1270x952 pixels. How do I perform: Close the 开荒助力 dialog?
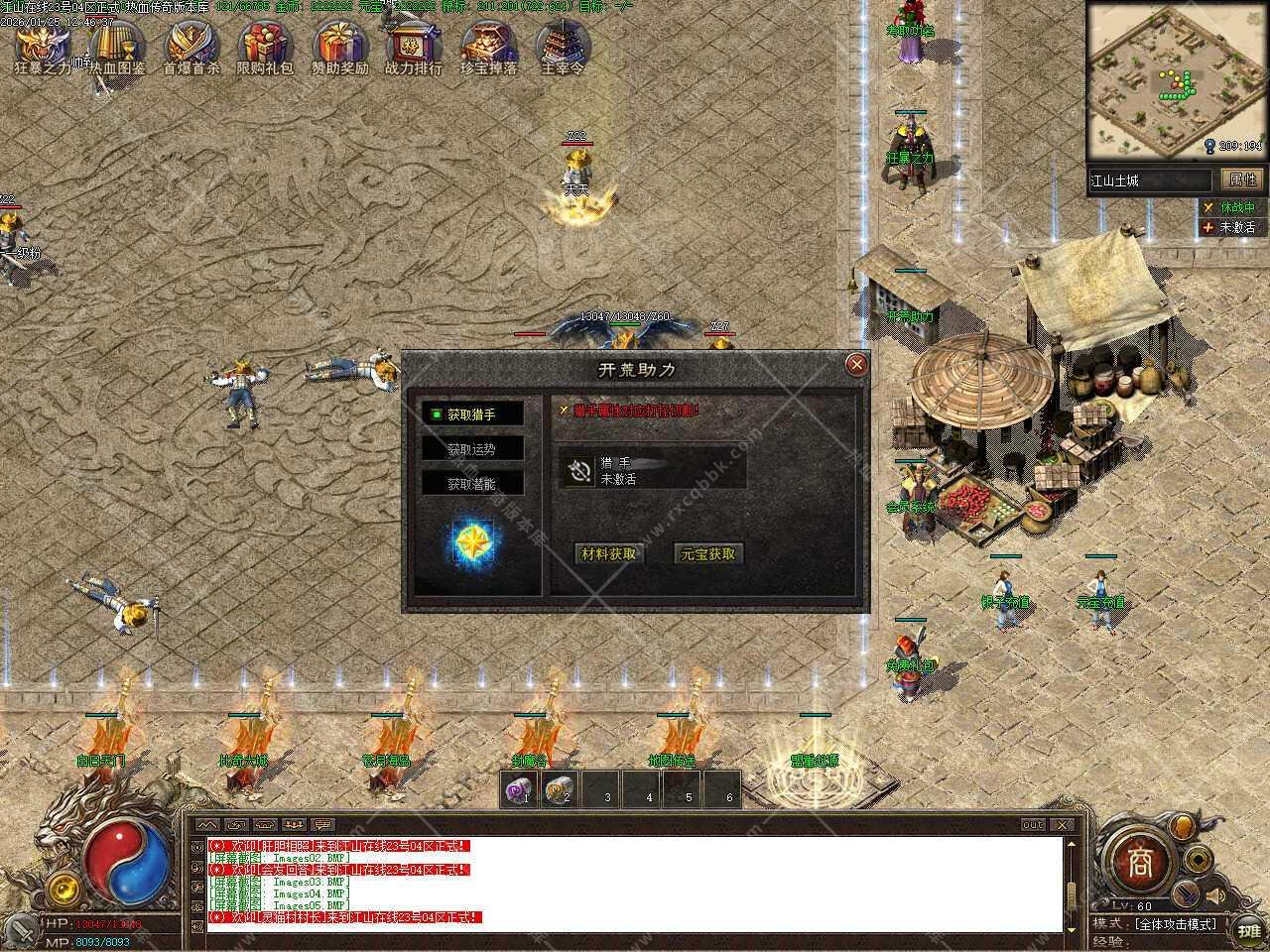(x=856, y=365)
